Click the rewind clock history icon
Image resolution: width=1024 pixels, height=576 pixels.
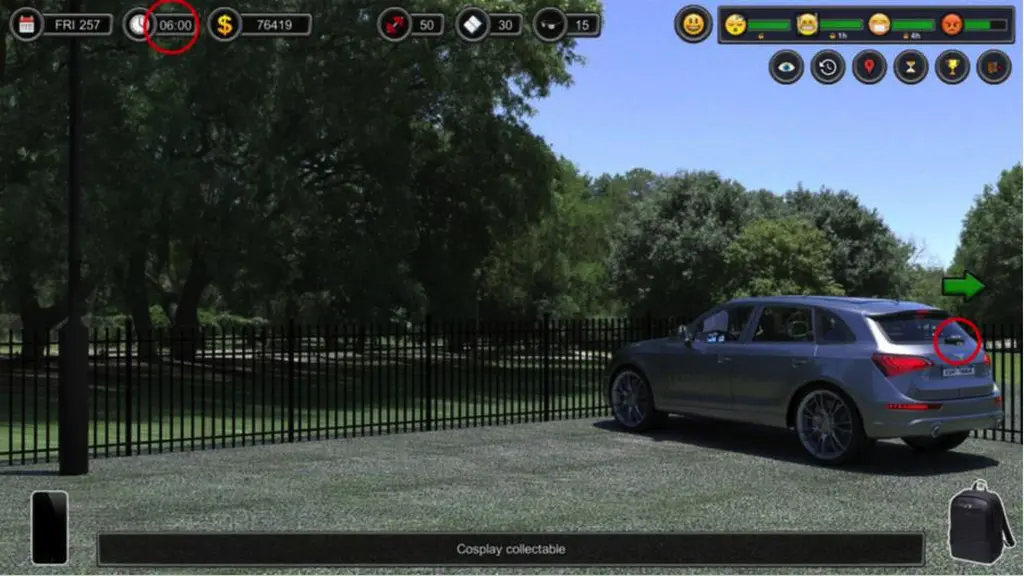point(828,67)
